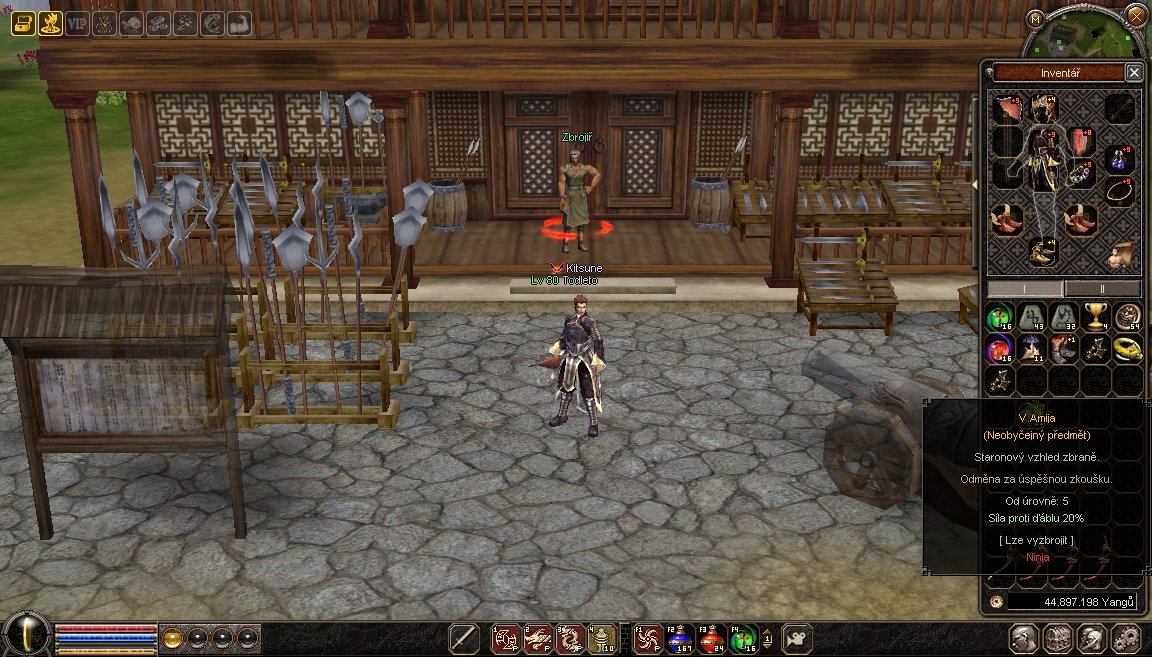Switch to inventory page II
The image size is (1152, 657).
[1102, 288]
